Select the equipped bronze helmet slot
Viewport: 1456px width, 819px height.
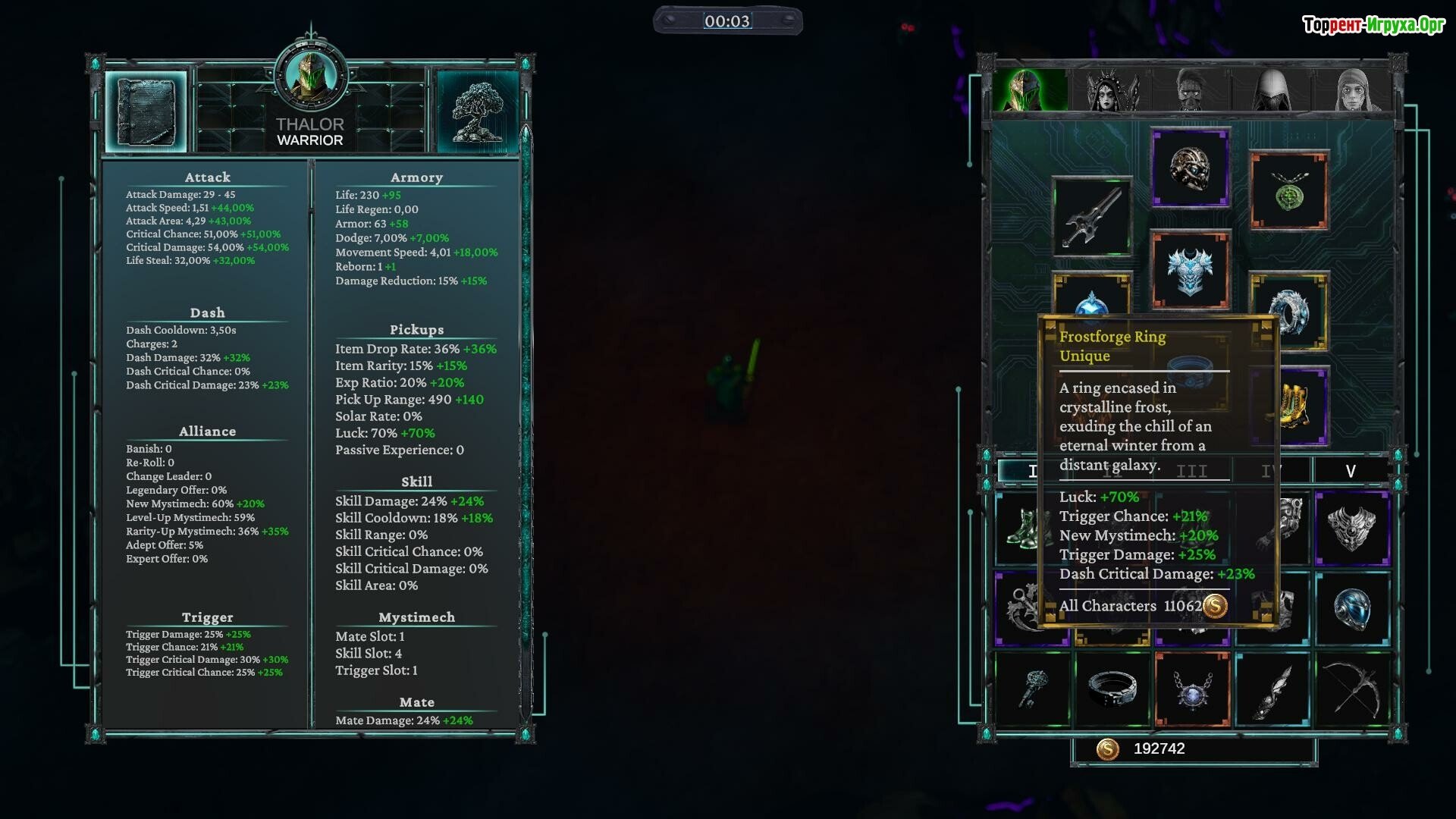(1190, 168)
